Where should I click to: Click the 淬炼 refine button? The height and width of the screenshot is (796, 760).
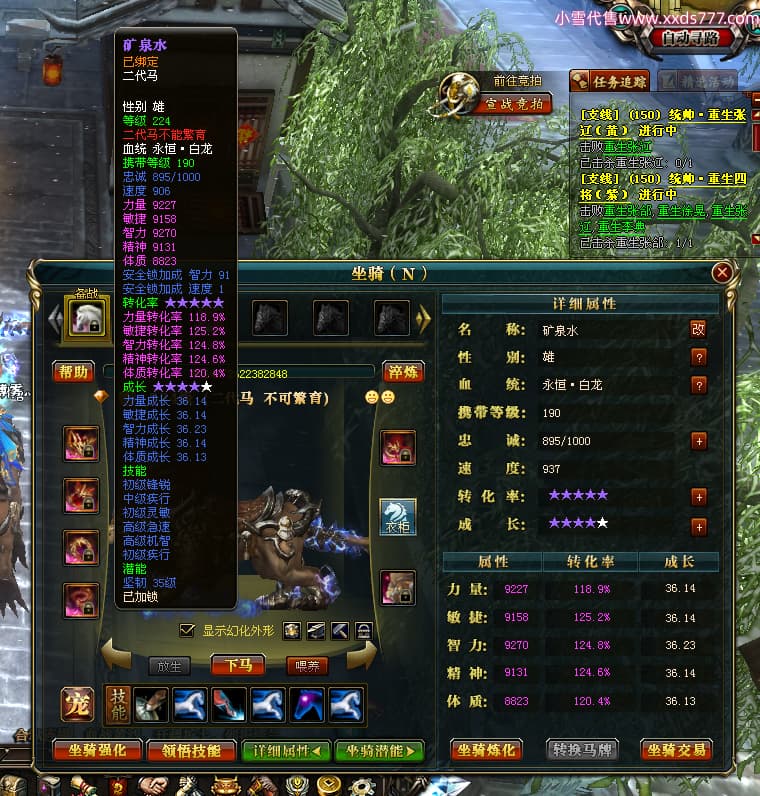click(x=403, y=372)
